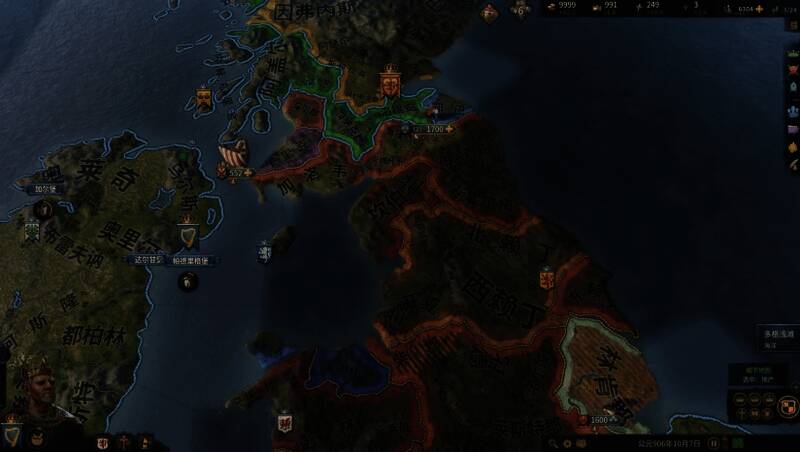Open the alert badge showing number 6
Viewport: 800px width, 452px height.
pos(519,10)
